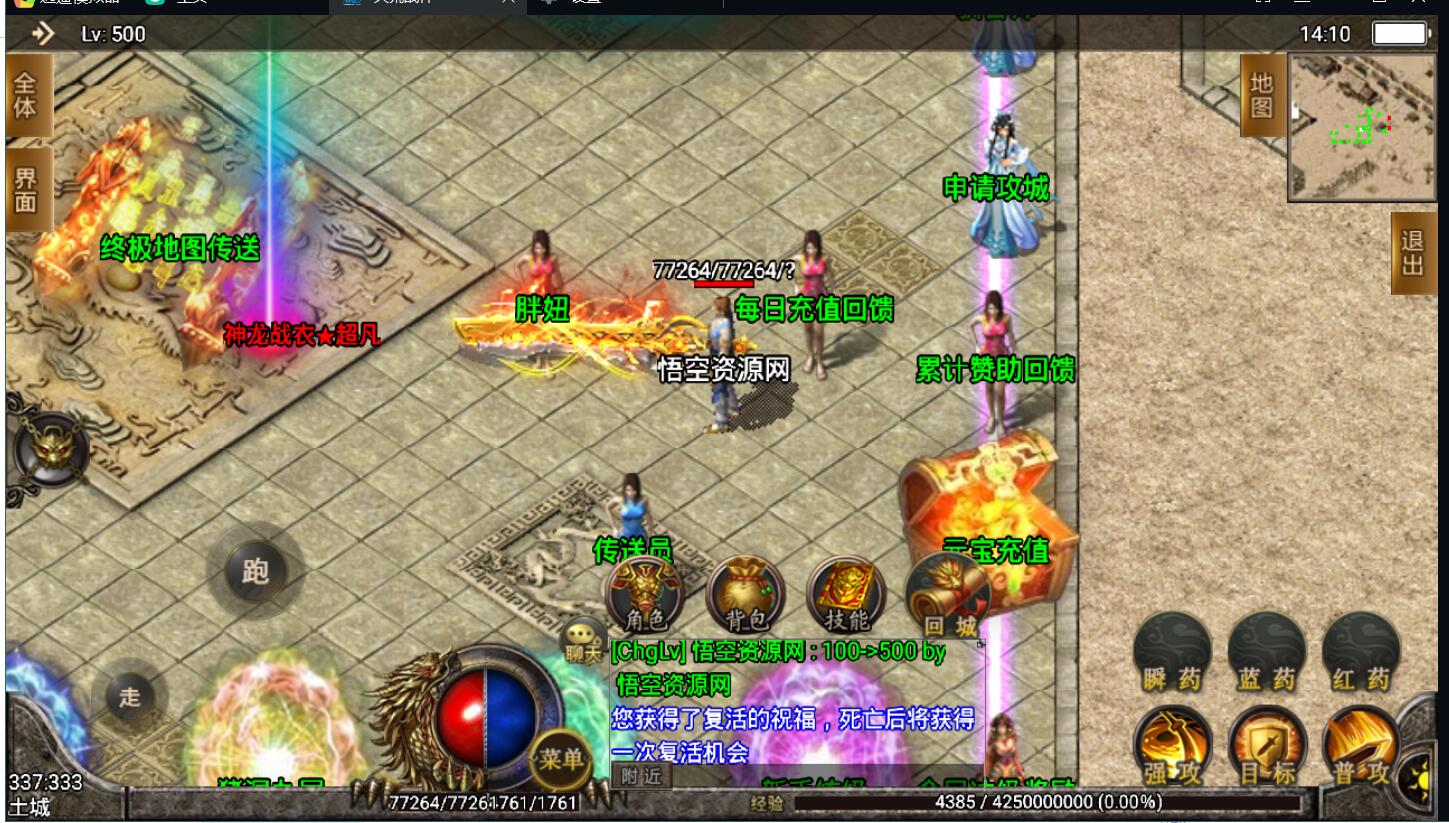
Task: Click the minimap in the corner
Action: pos(1364,127)
